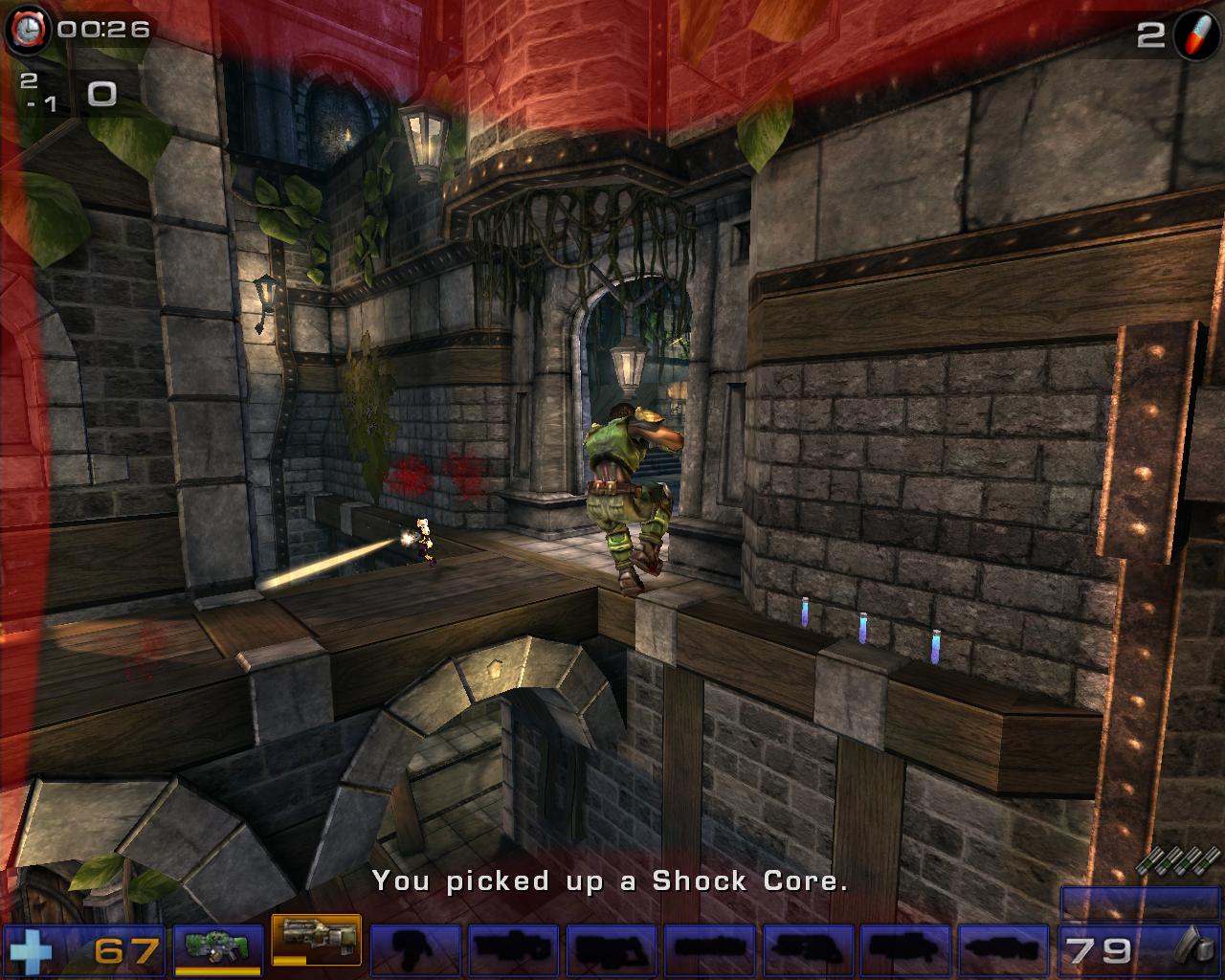Select the green Shield Gun weapon slot

(x=217, y=947)
